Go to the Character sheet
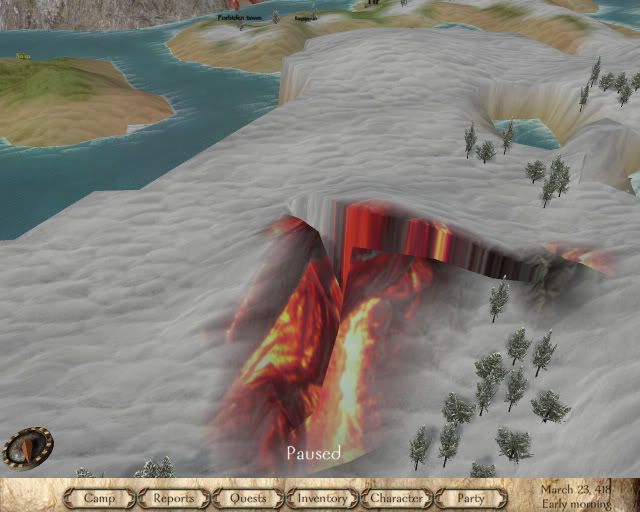640x512 pixels. coord(396,497)
